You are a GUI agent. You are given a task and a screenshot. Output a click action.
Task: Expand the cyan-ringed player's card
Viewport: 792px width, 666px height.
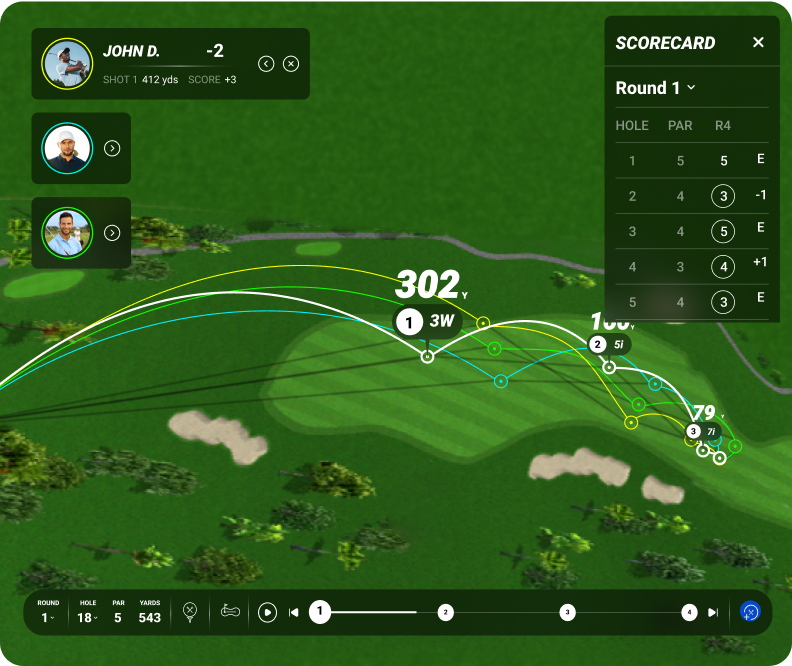[x=113, y=148]
